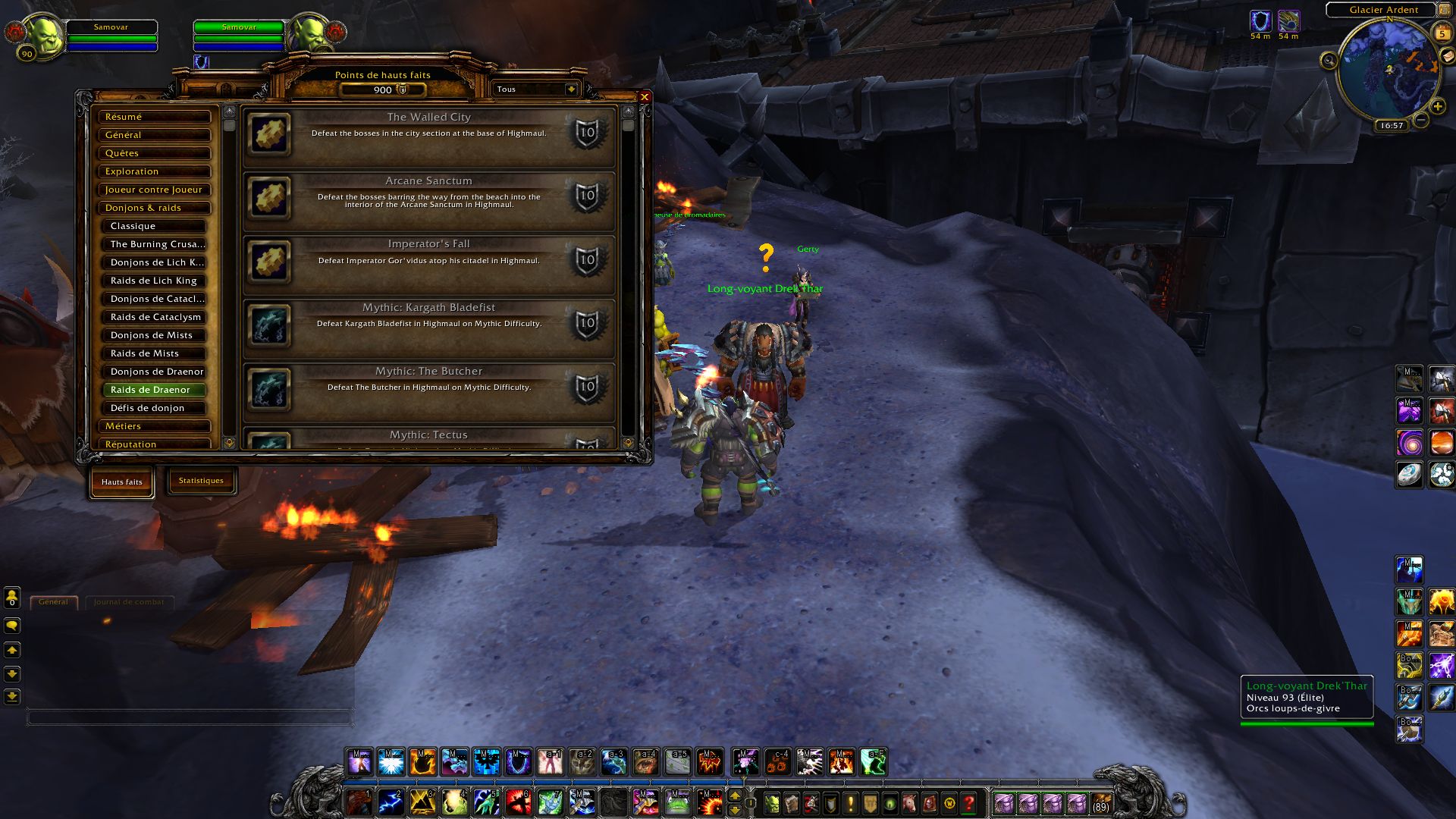Open the mounts and pets horse icon

(x=910, y=802)
